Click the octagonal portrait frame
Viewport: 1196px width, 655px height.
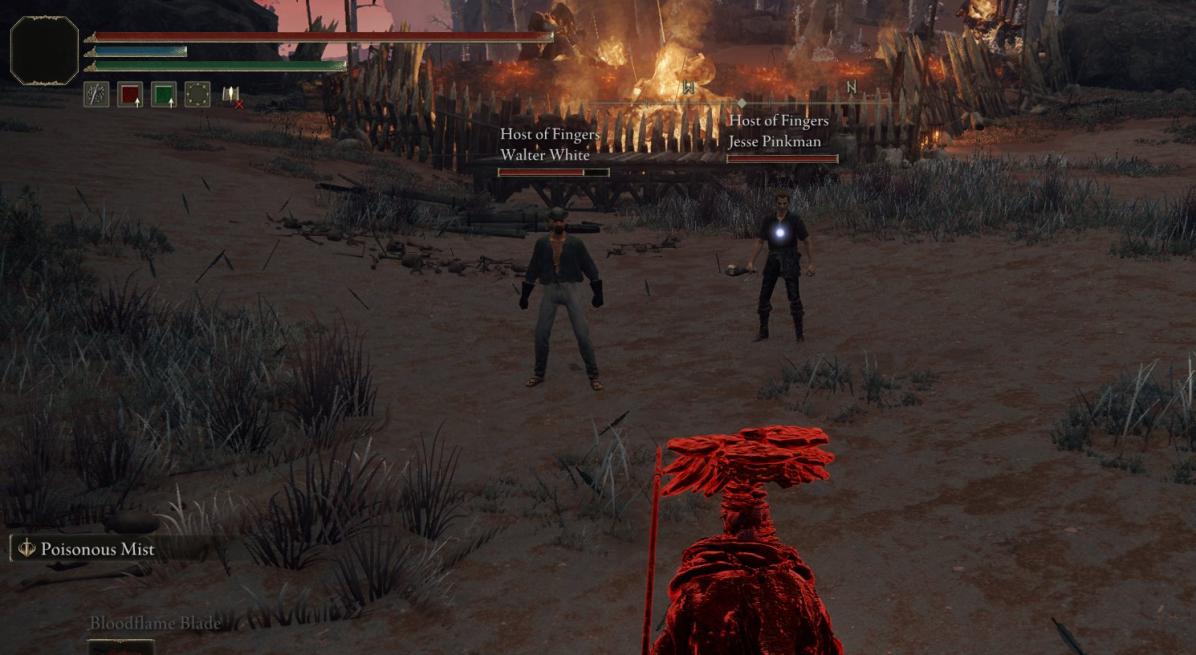click(x=45, y=50)
